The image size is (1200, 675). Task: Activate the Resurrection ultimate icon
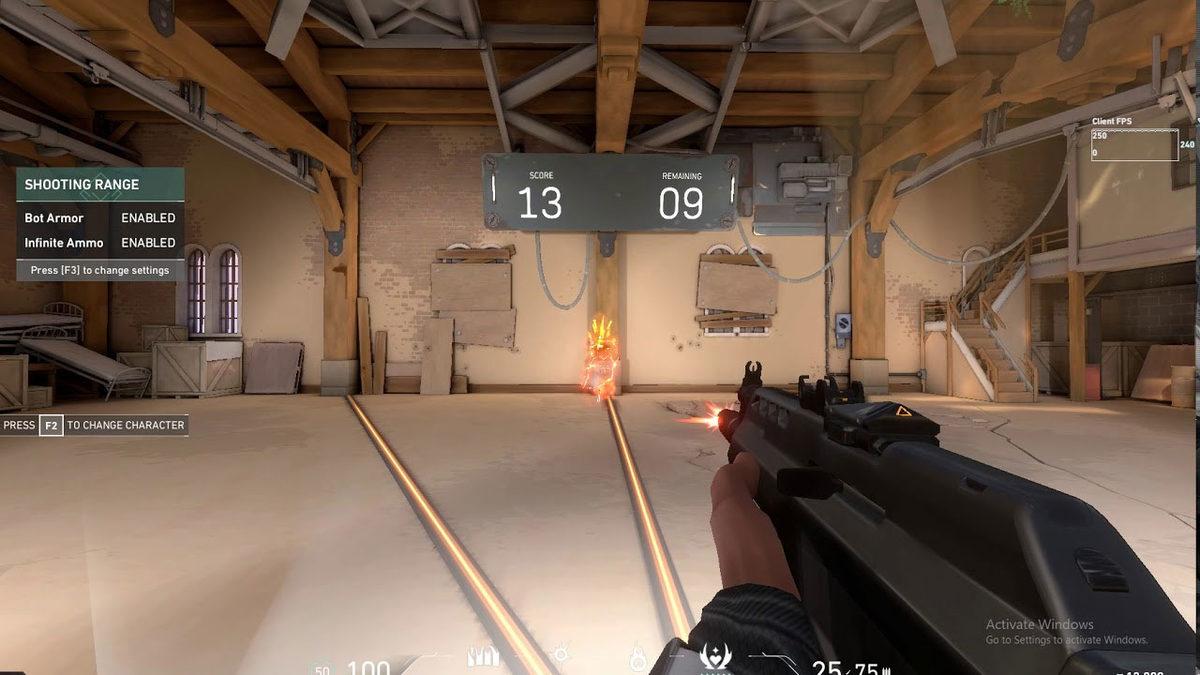click(x=715, y=657)
